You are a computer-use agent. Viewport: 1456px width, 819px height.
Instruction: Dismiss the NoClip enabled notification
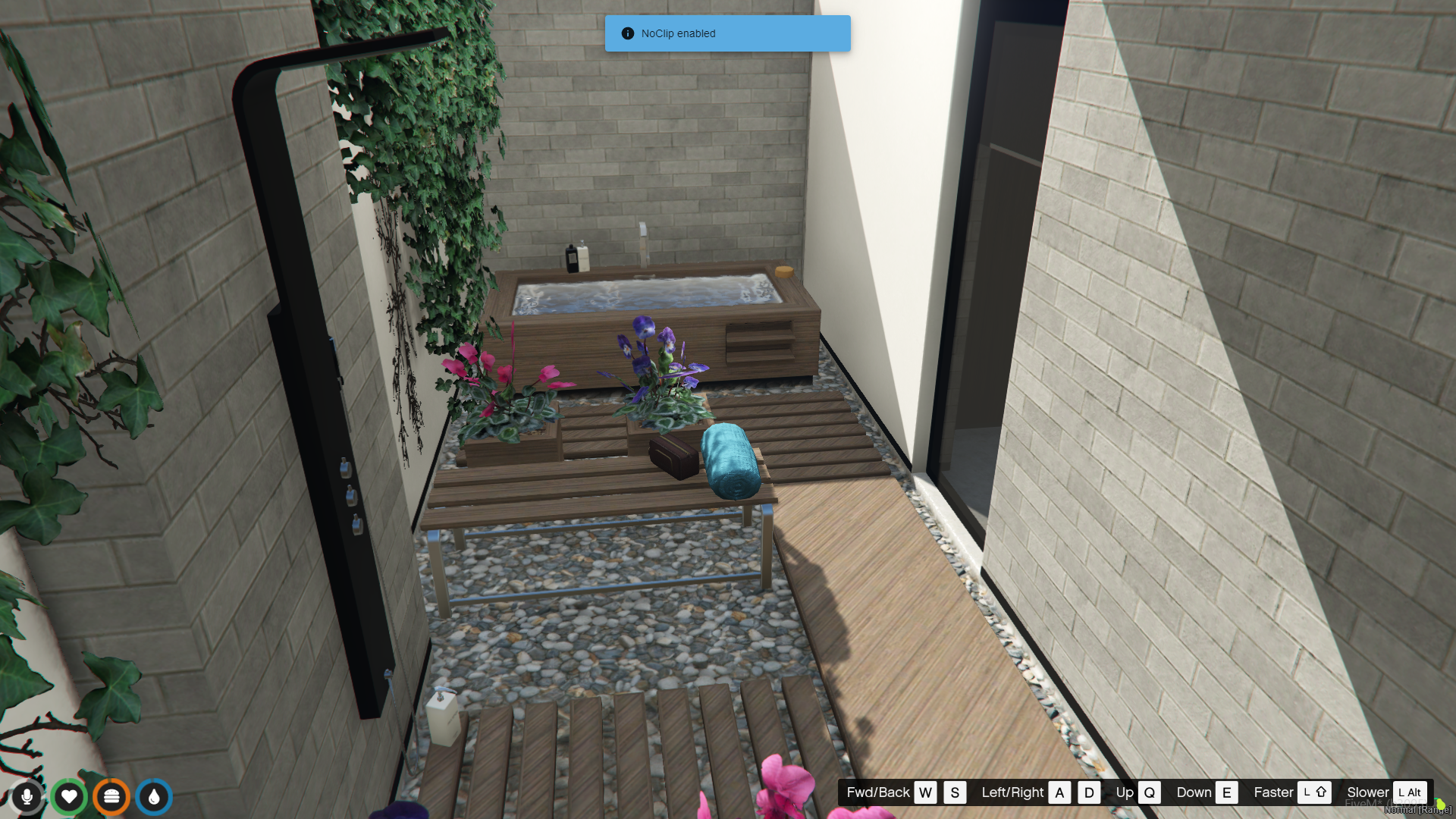(726, 33)
